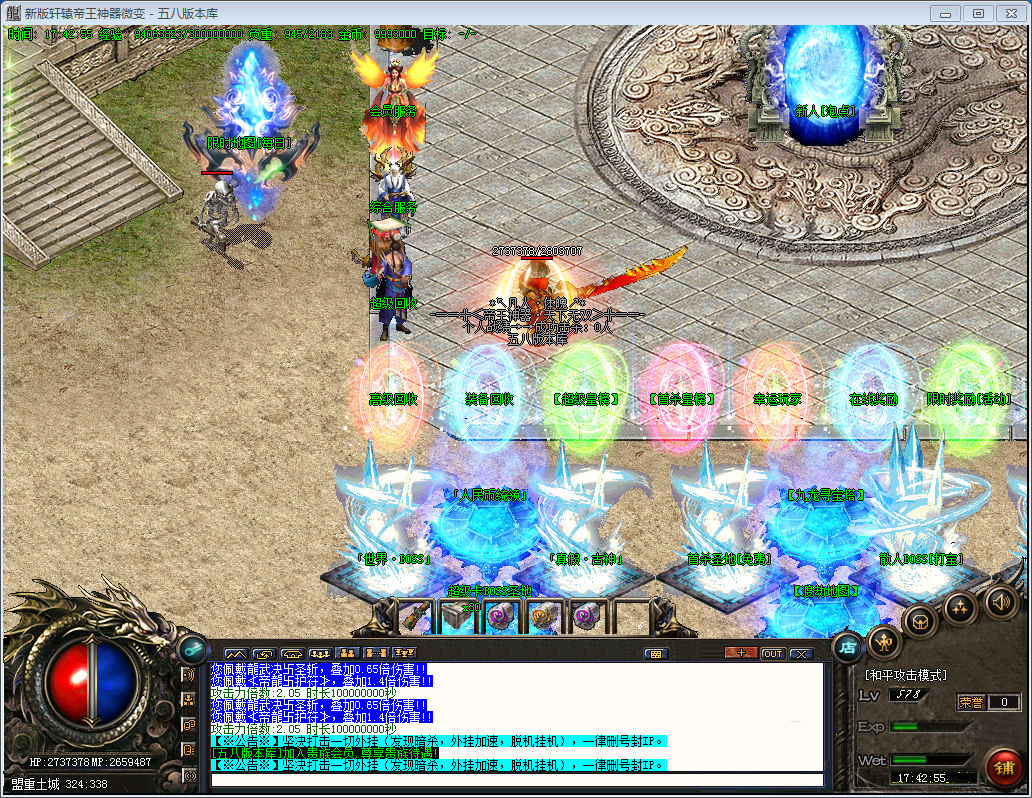Click the chat text input field
The image size is (1032, 798).
click(515, 780)
